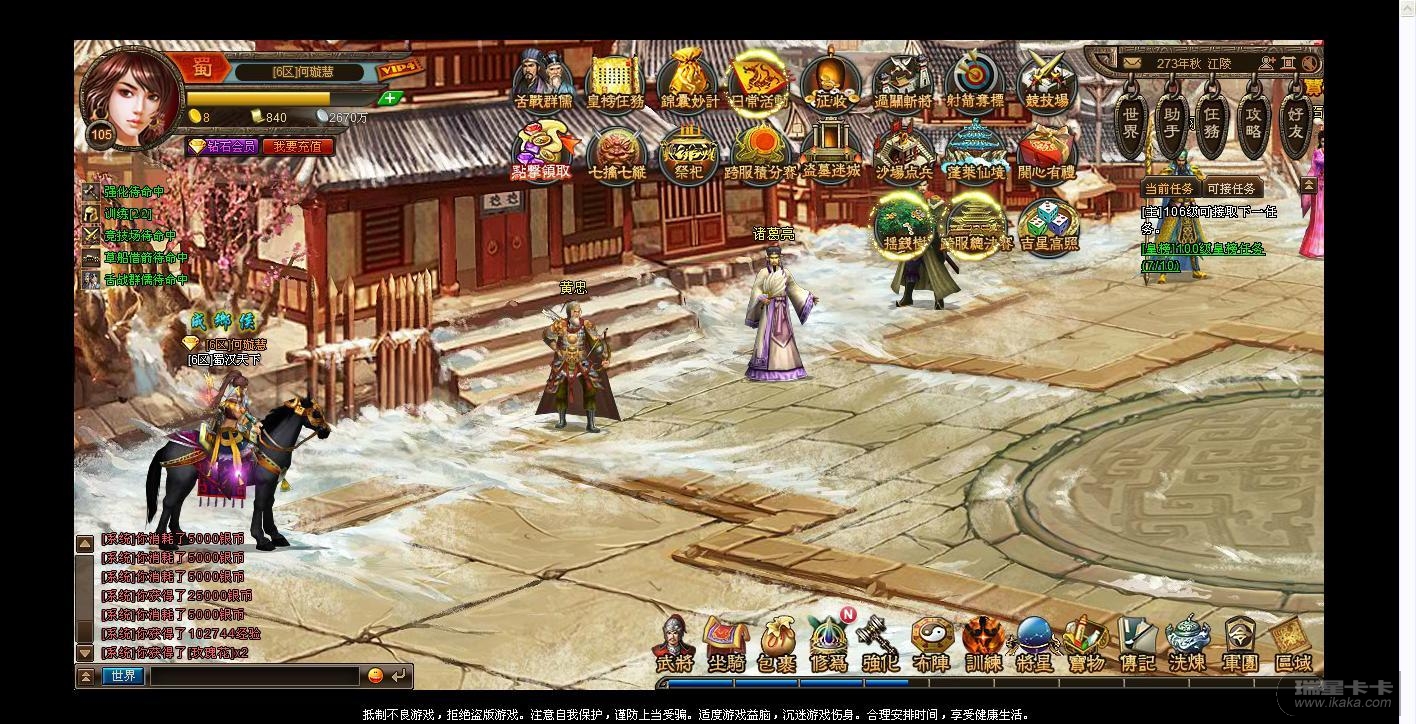Open the 征收 tax collection icon
Viewport: 1416px width, 724px height.
point(831,81)
